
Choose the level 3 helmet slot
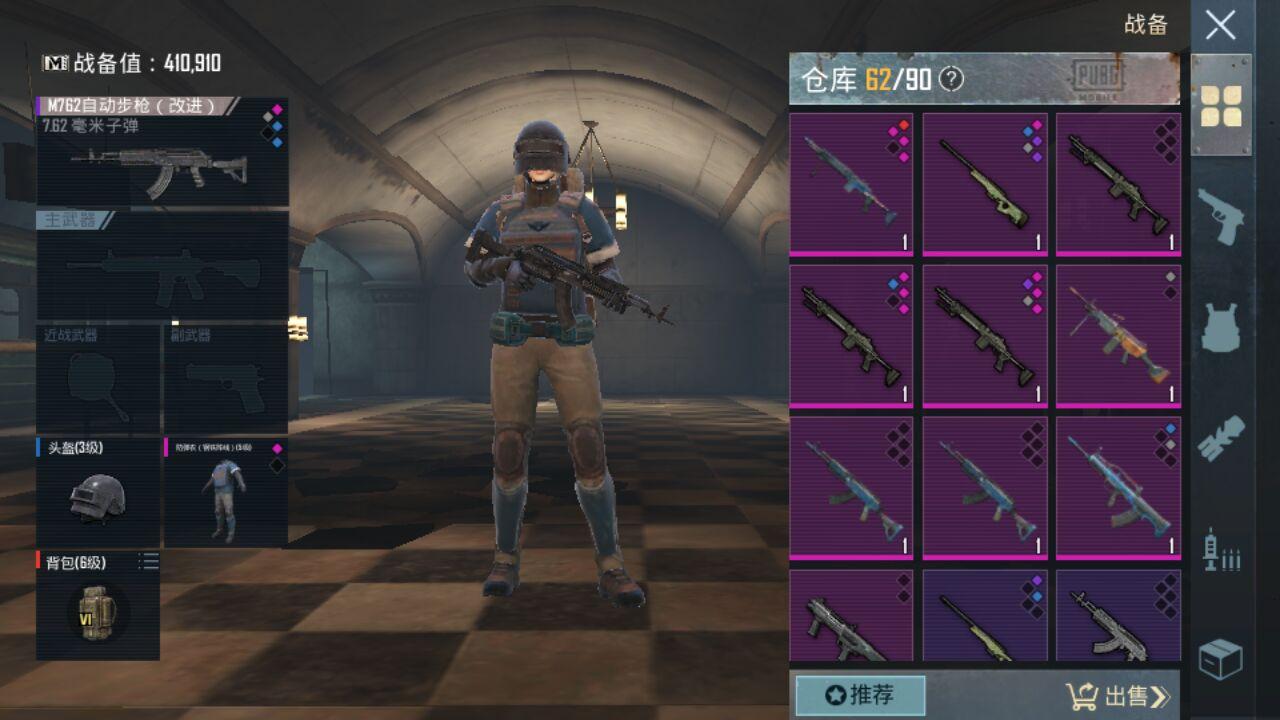98,492
